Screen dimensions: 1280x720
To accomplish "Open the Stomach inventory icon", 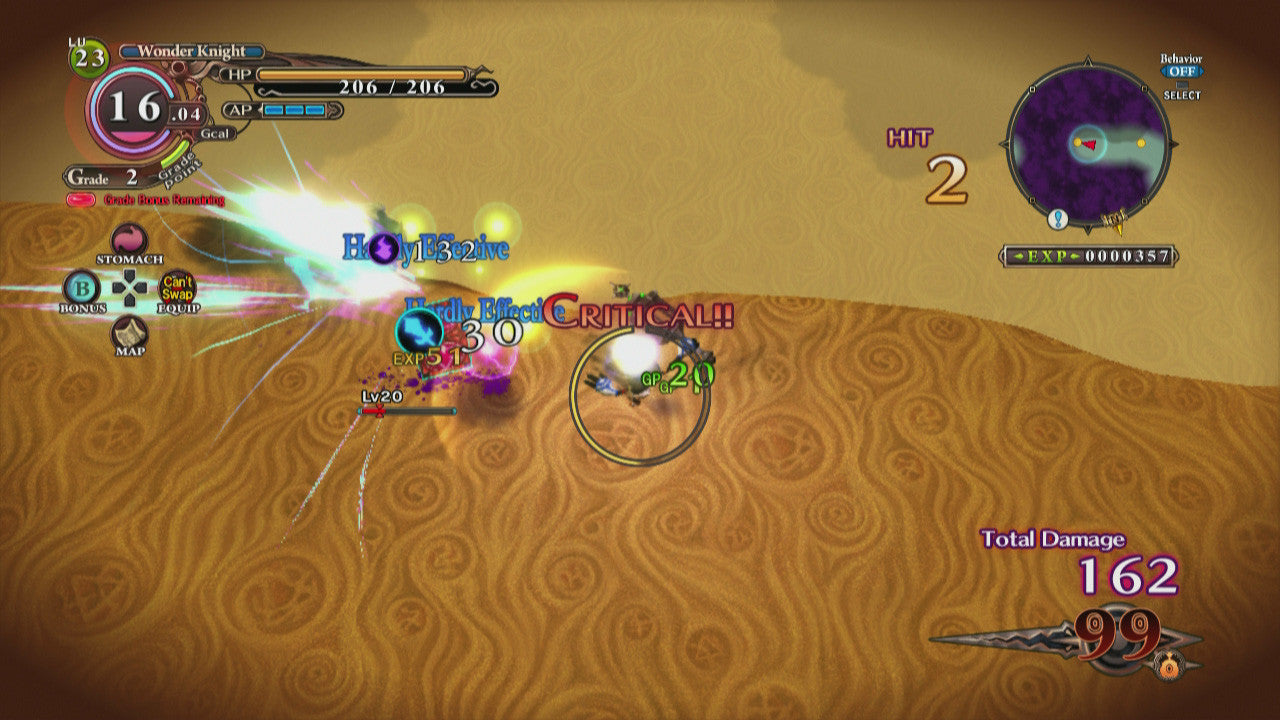I will coord(128,241).
